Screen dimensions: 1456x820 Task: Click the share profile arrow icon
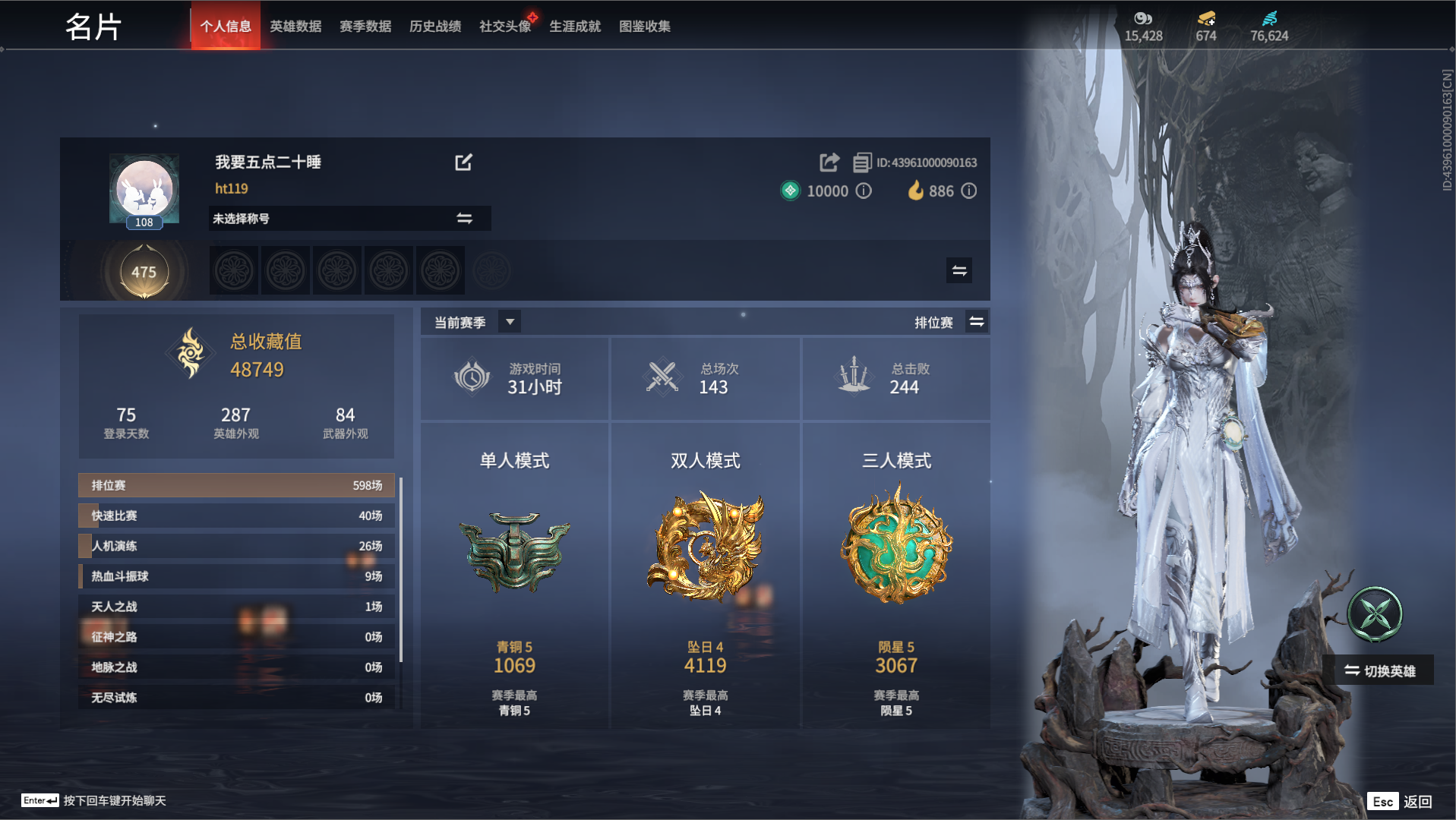829,162
